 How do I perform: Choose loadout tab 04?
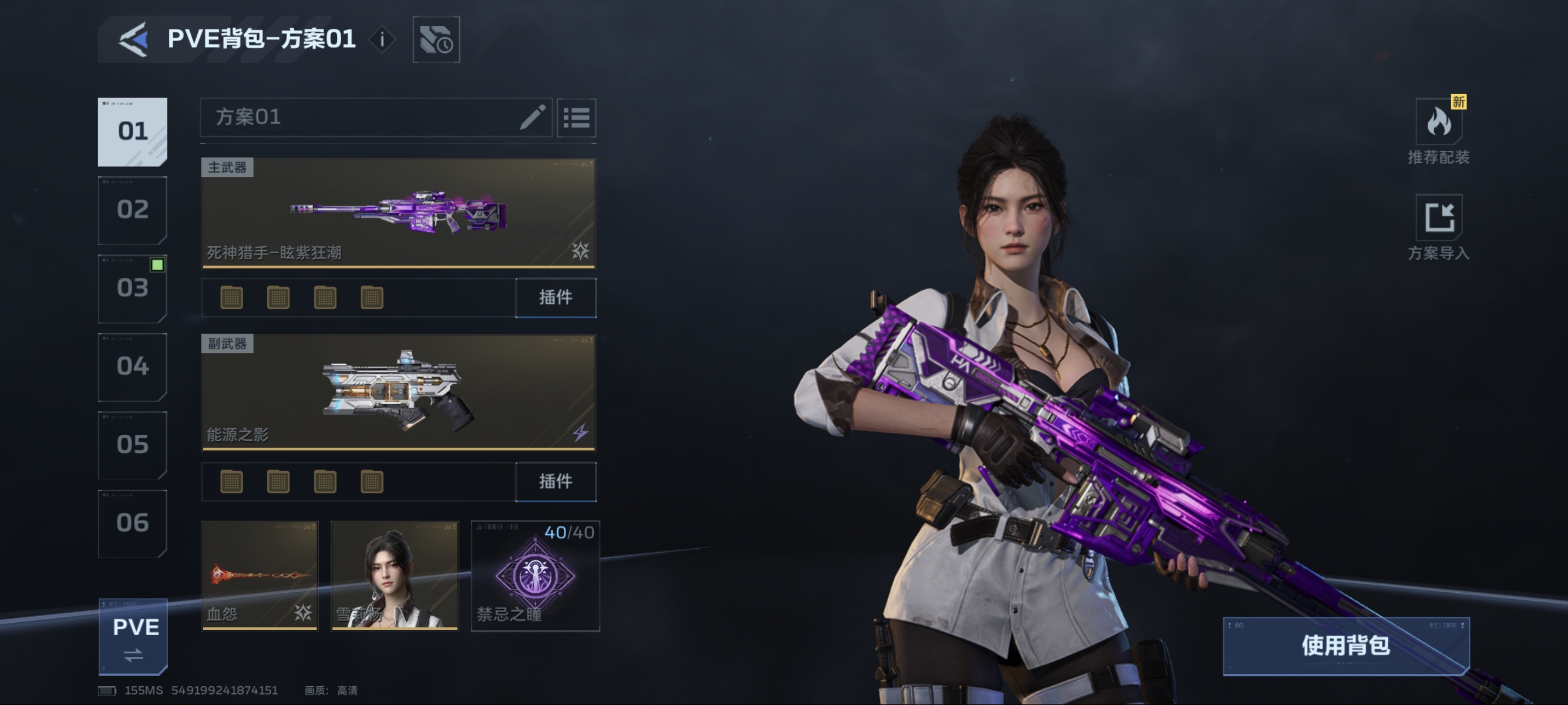tap(133, 367)
